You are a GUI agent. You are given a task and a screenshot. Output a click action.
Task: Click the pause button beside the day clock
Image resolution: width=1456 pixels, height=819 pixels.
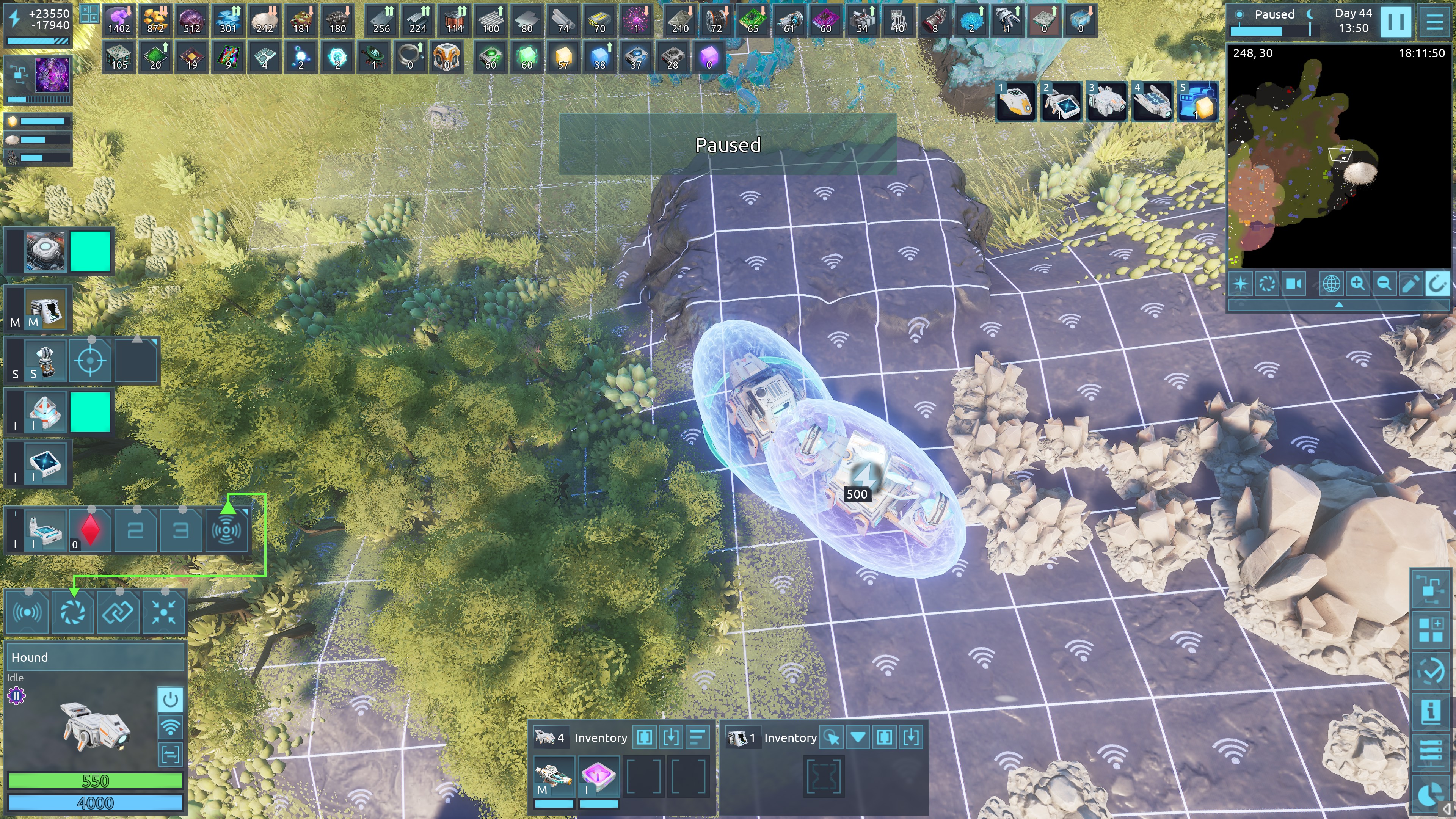point(1395,22)
